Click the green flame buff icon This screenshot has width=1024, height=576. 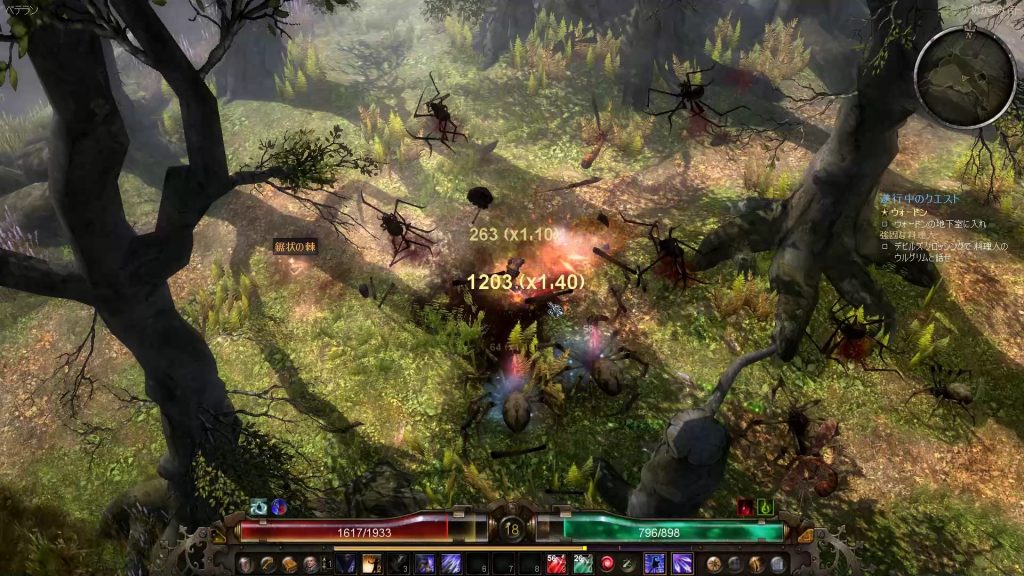point(766,507)
